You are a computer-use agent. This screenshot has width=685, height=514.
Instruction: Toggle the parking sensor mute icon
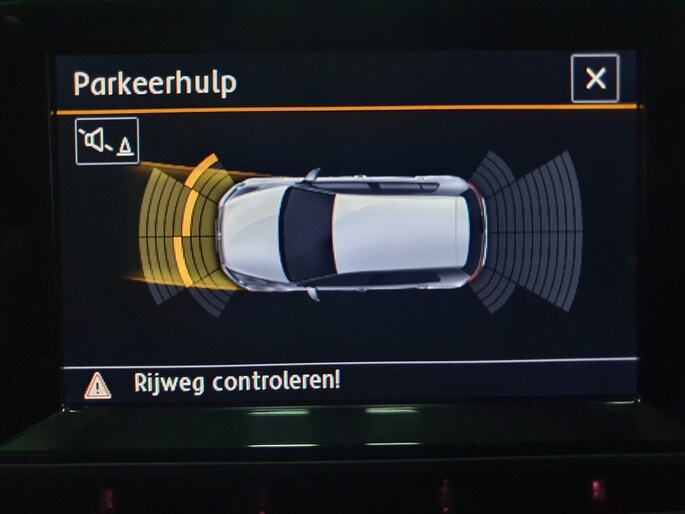107,142
